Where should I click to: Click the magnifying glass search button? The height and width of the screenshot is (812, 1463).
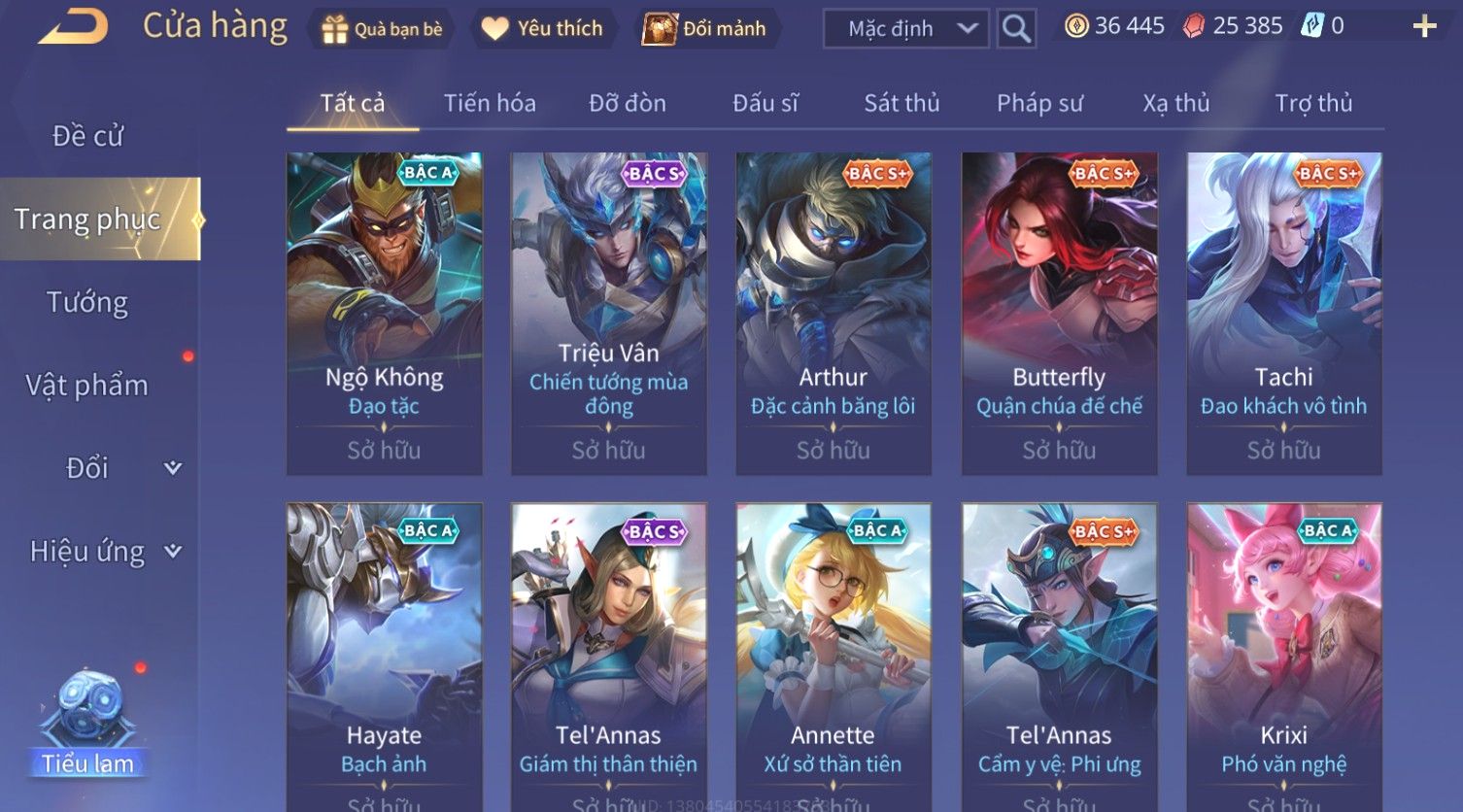click(1016, 29)
